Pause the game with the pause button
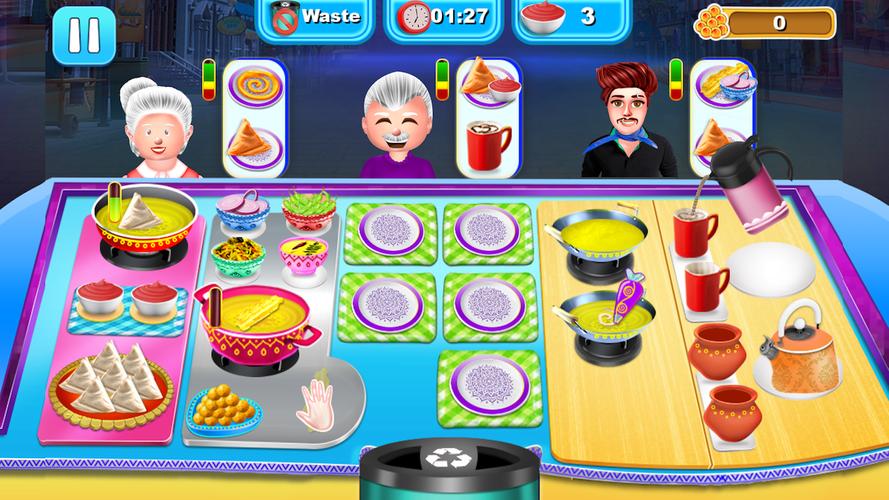Viewport: 889px width, 500px height. click(84, 37)
